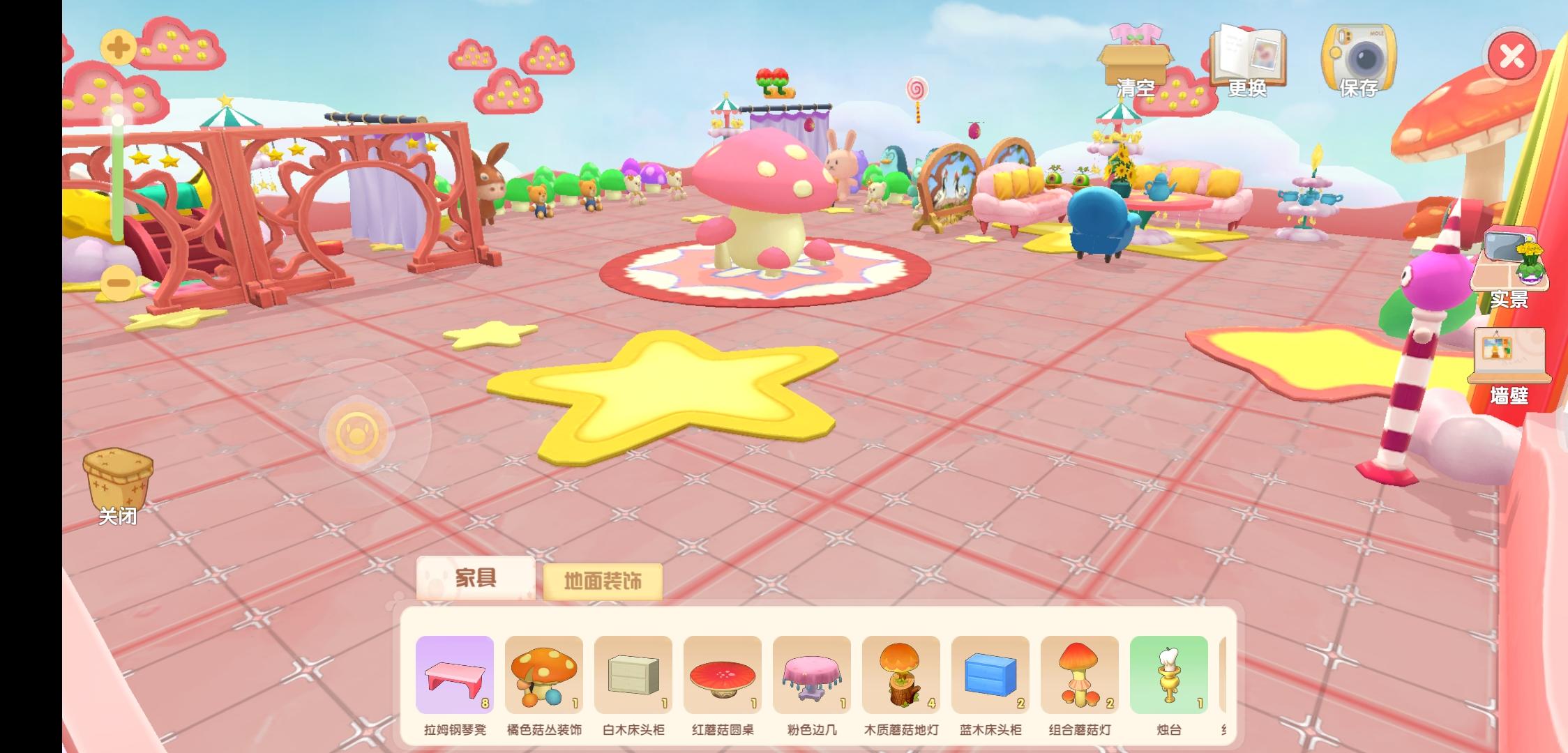
Task: Switch to the 家具 furniture tab
Action: tap(476, 579)
